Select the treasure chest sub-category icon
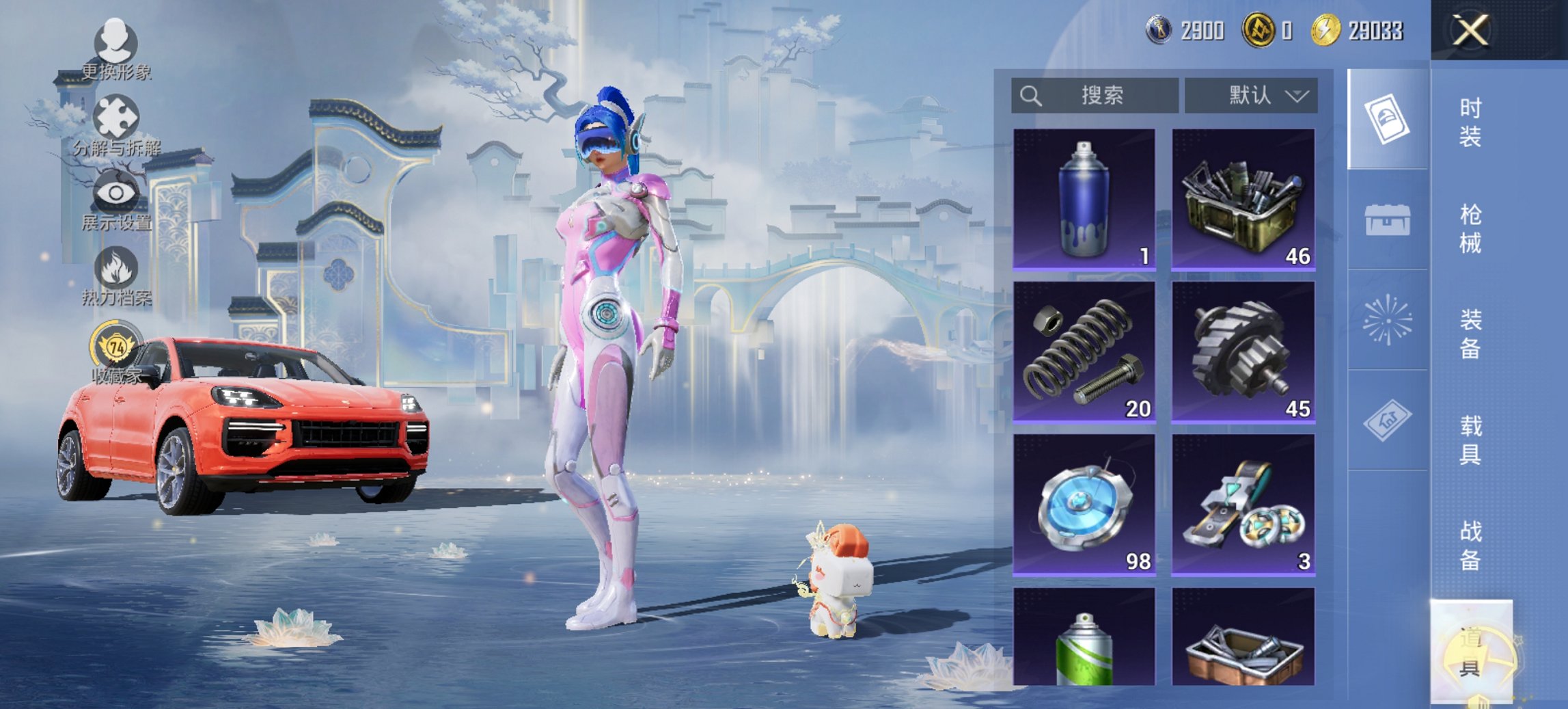This screenshot has height=709, width=1568. [1387, 219]
